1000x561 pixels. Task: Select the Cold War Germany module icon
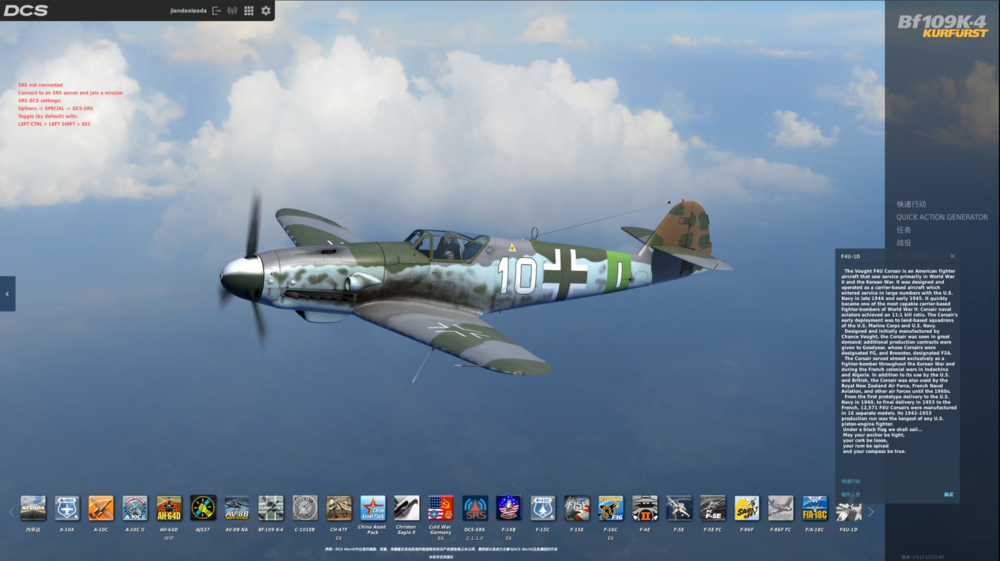click(440, 508)
